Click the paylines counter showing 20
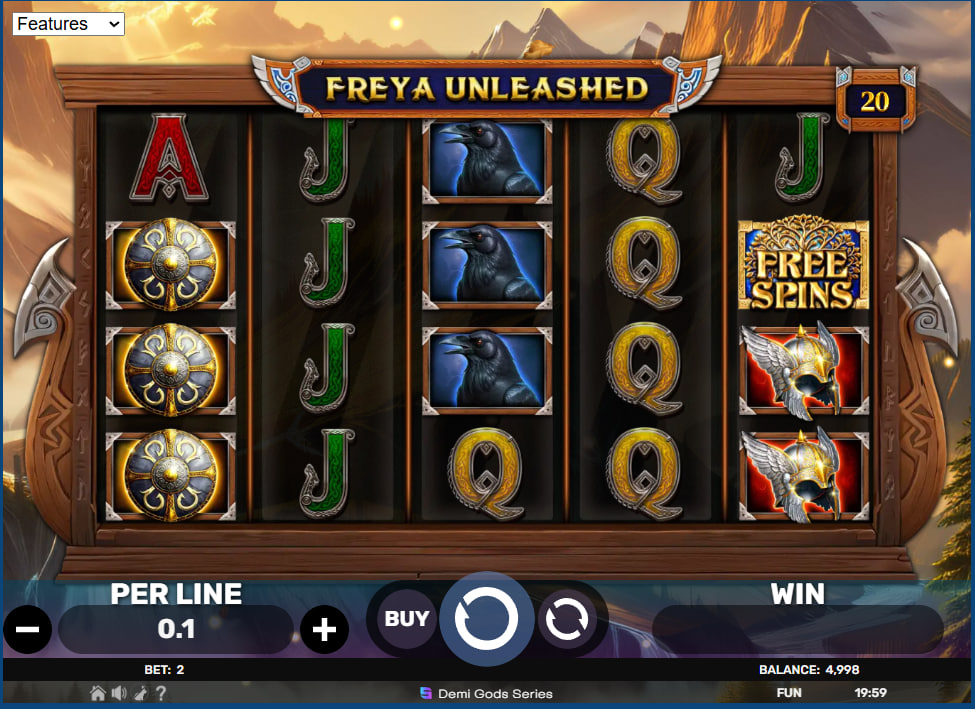 point(874,101)
